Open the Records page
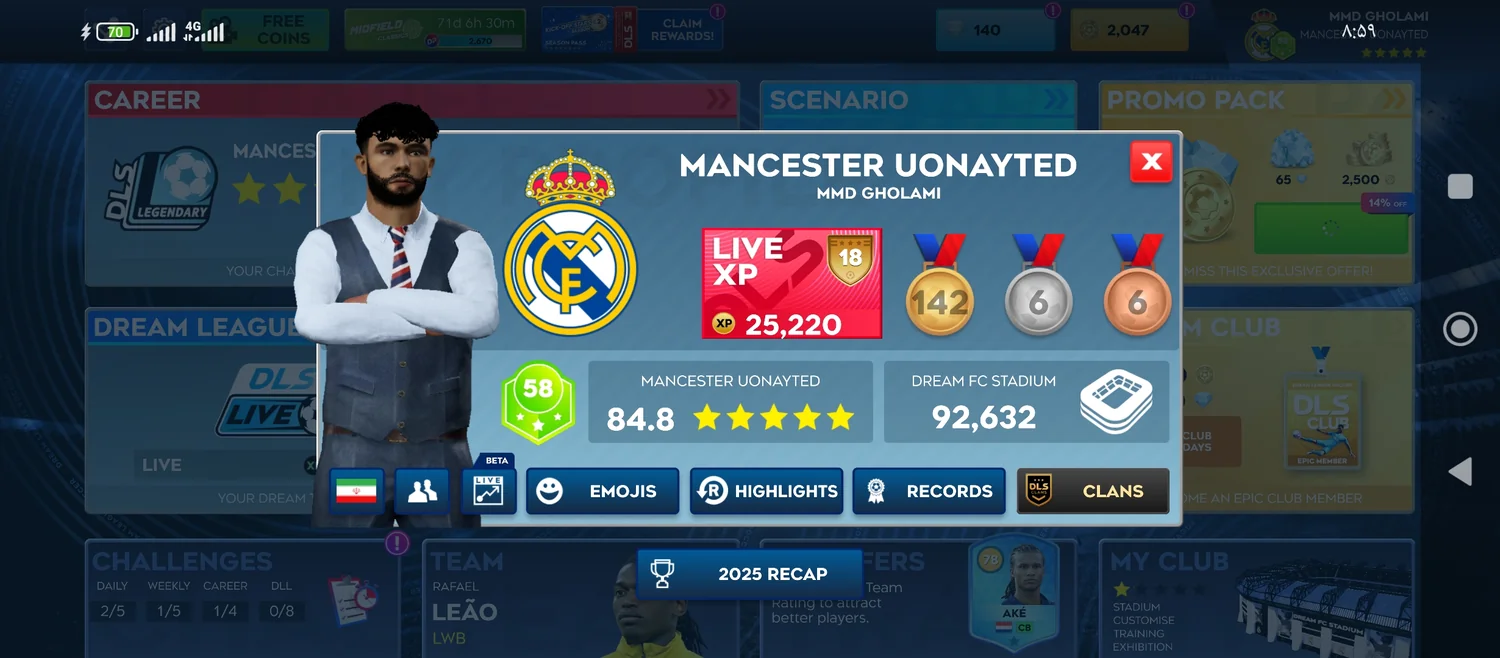Viewport: 1500px width, 658px height. click(x=929, y=491)
